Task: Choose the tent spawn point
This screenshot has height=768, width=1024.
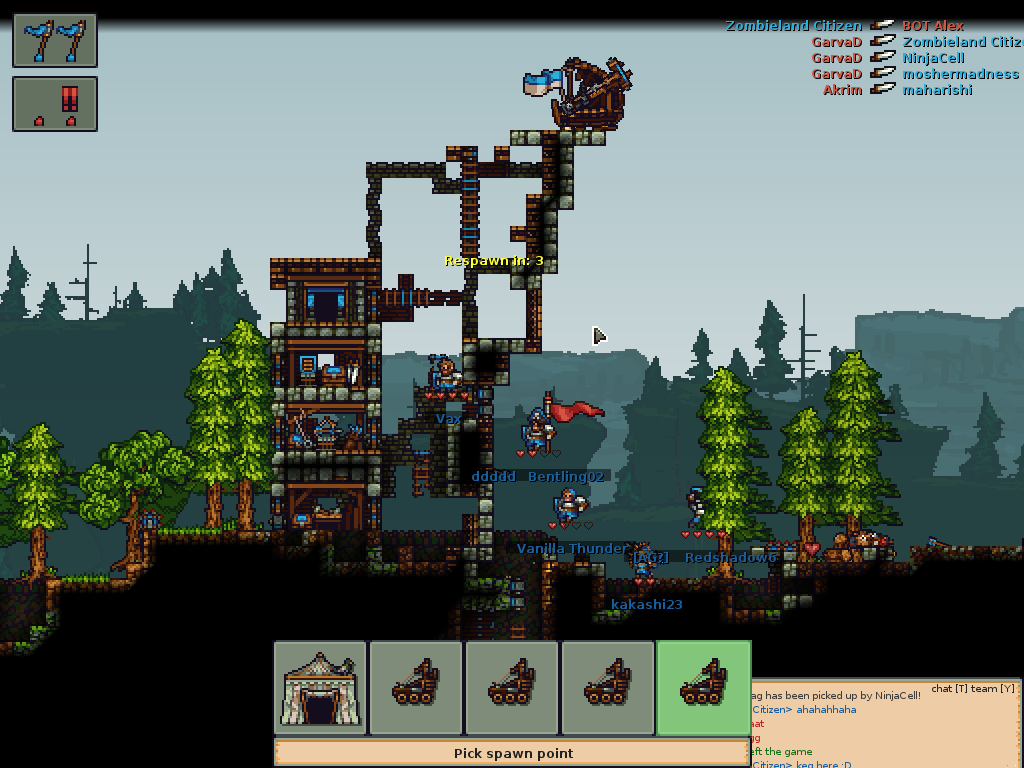Action: click(x=320, y=688)
